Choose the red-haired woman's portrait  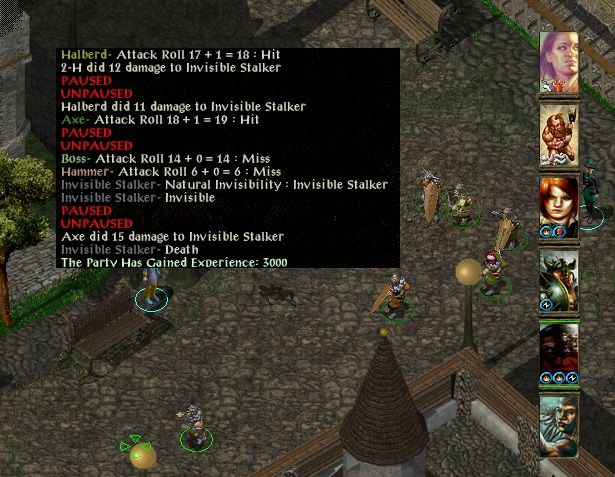click(560, 206)
